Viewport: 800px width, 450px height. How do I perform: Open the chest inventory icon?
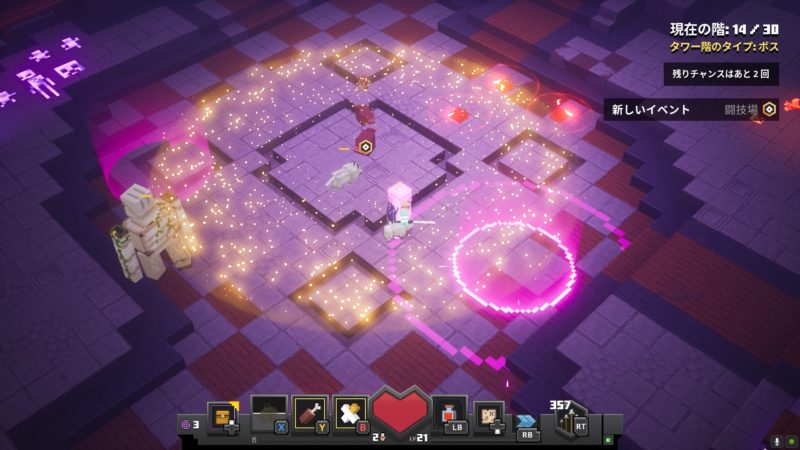[x=222, y=414]
